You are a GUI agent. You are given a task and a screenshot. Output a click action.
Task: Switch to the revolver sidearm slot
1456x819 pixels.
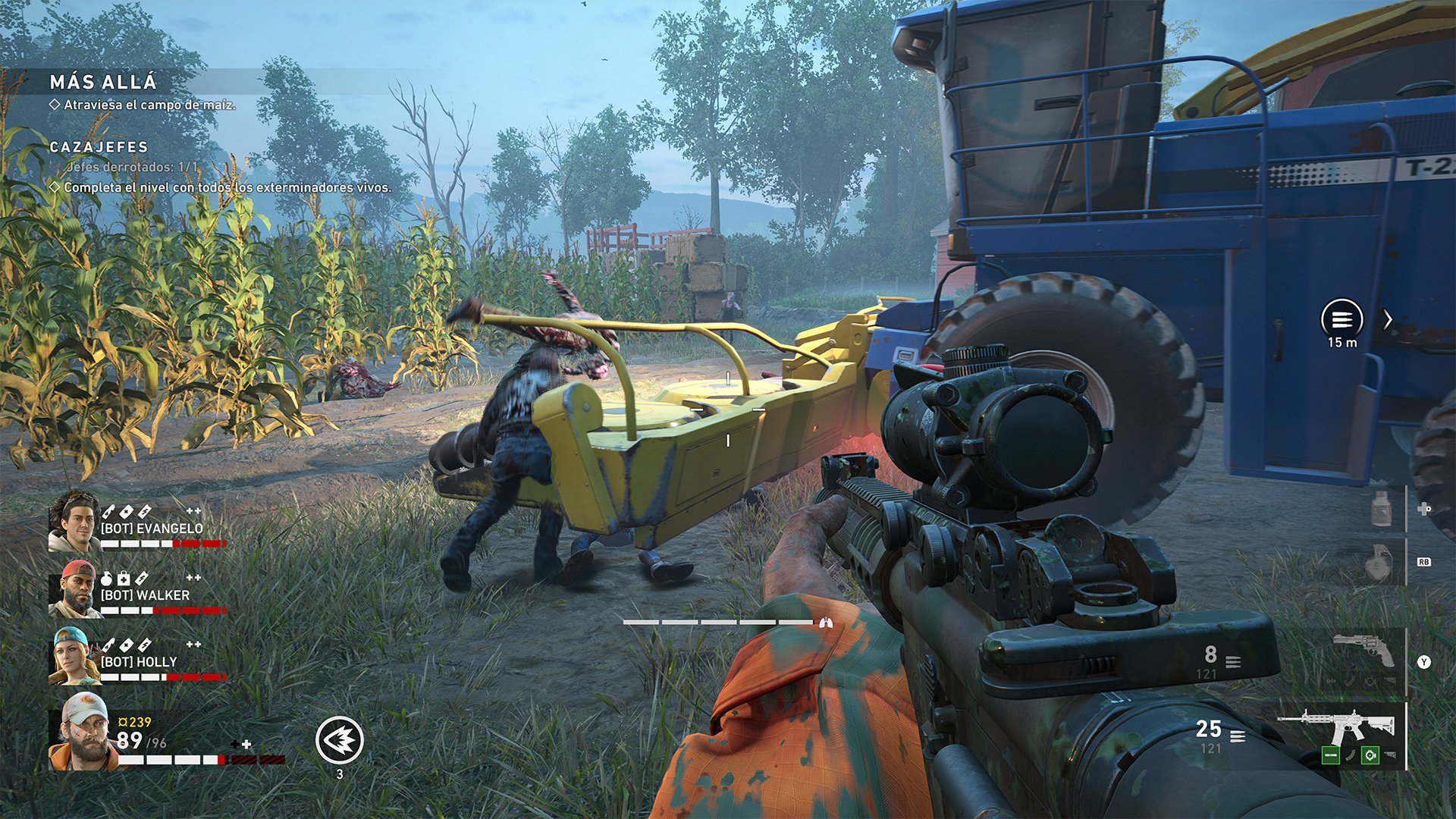coord(1363,651)
